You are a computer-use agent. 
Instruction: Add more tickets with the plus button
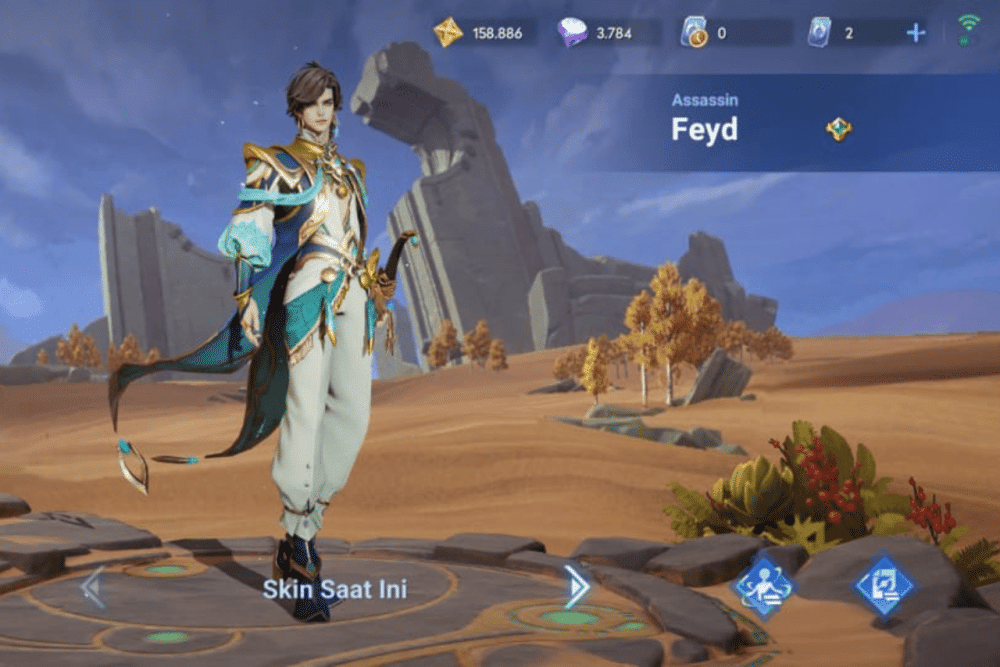(915, 33)
